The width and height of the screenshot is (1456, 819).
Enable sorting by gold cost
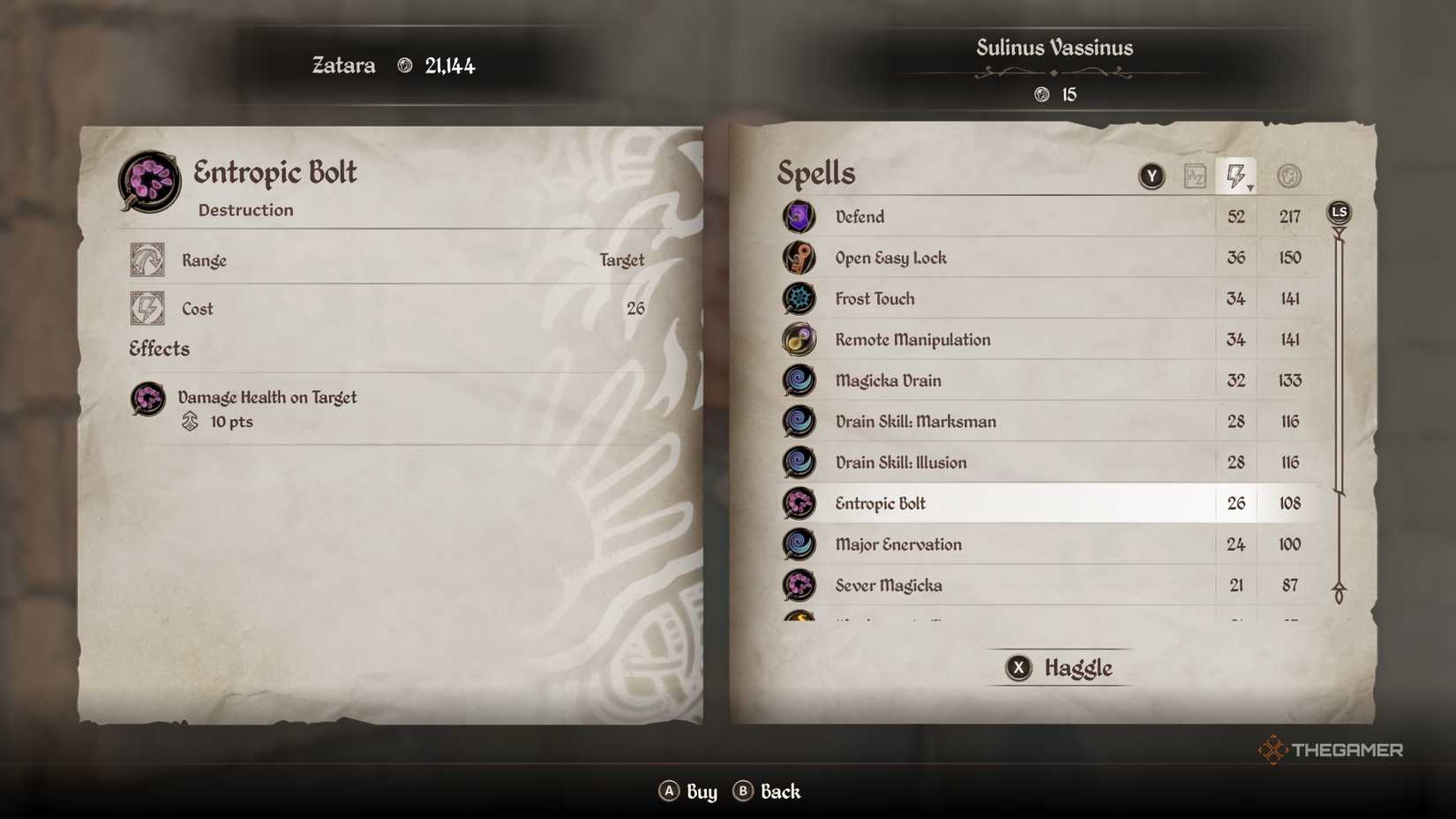click(x=1289, y=175)
